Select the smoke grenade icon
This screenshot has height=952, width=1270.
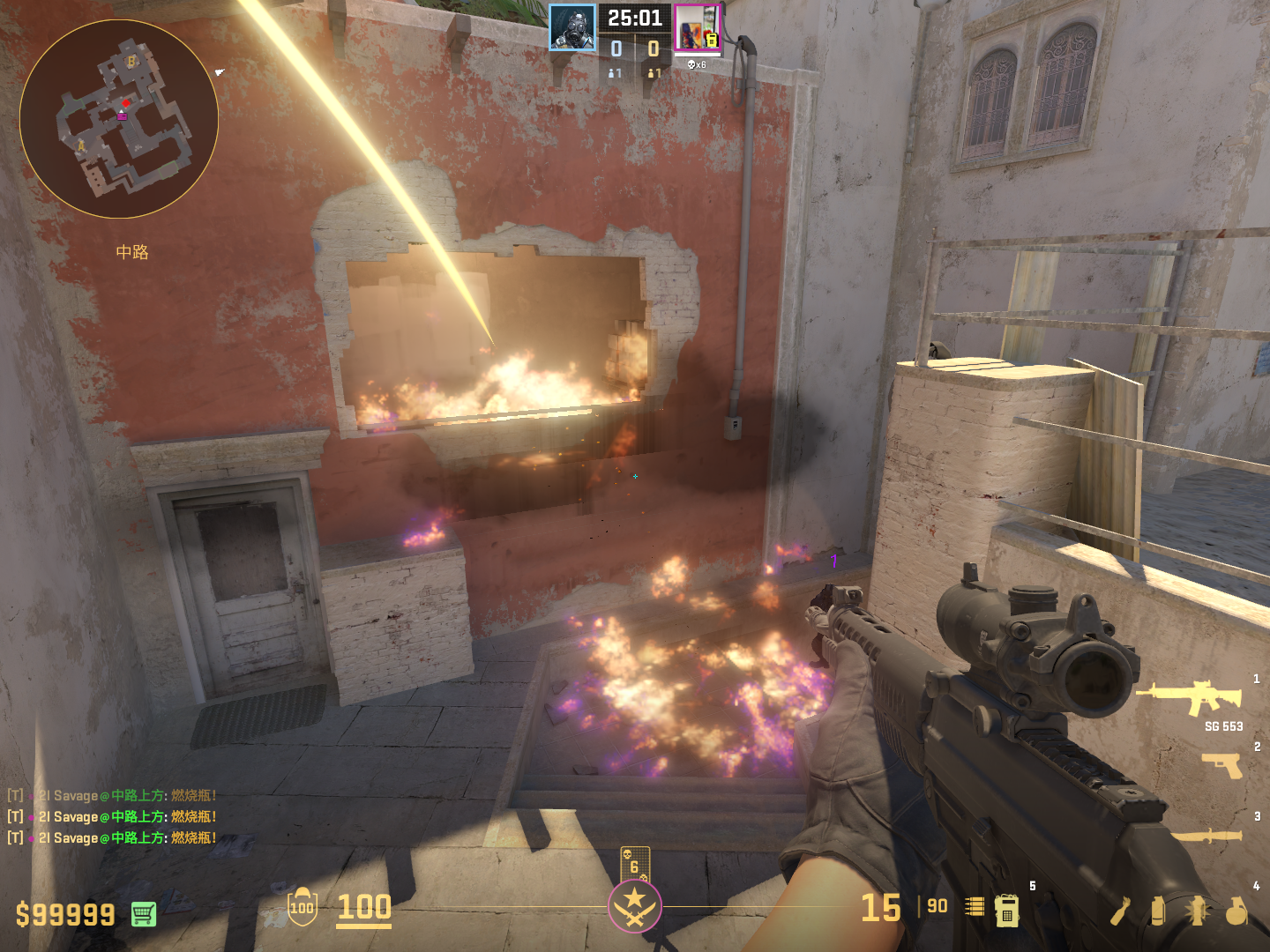click(1158, 911)
